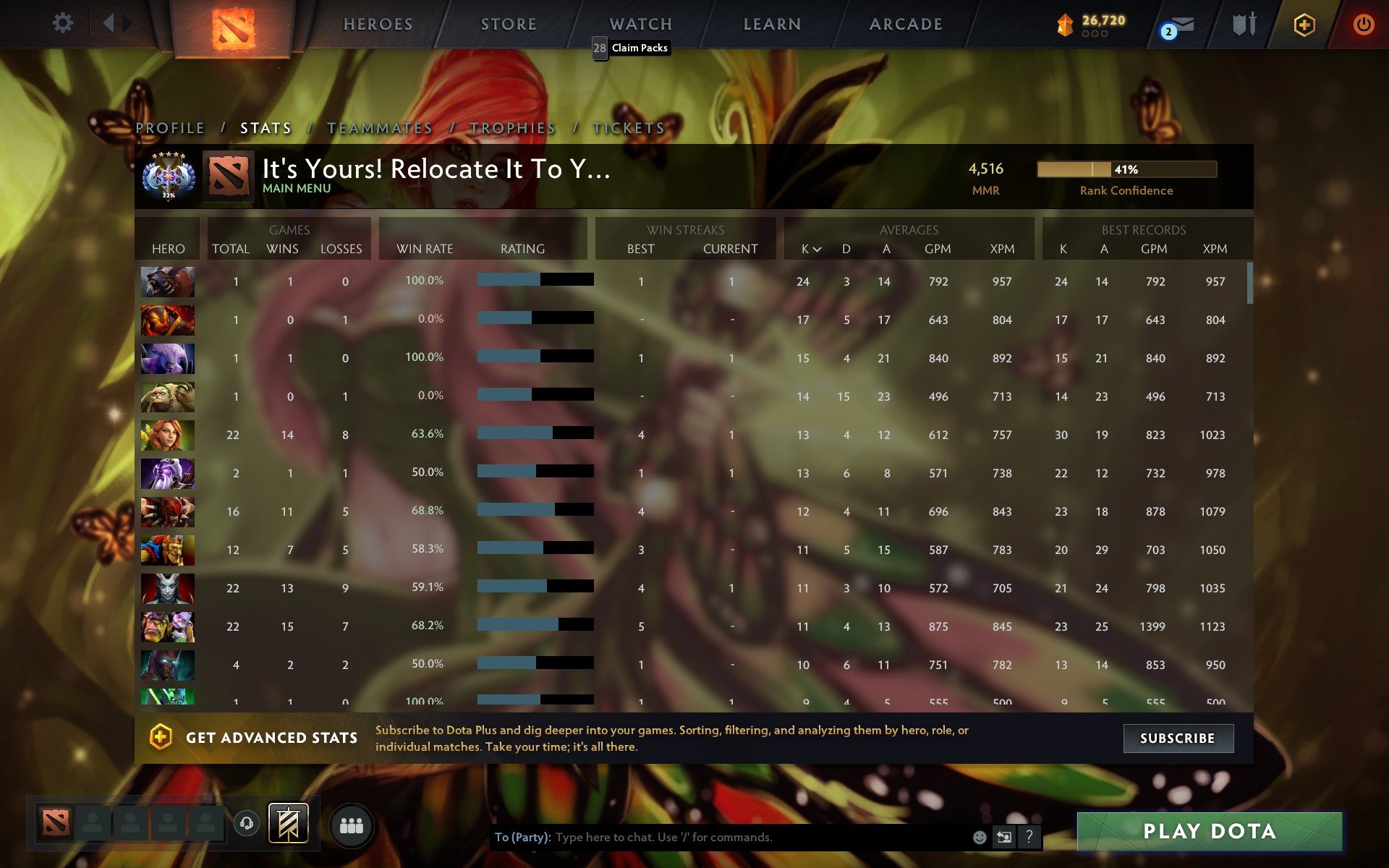Click the settings gear icon
The image size is (1389, 868).
pyautogui.click(x=64, y=22)
